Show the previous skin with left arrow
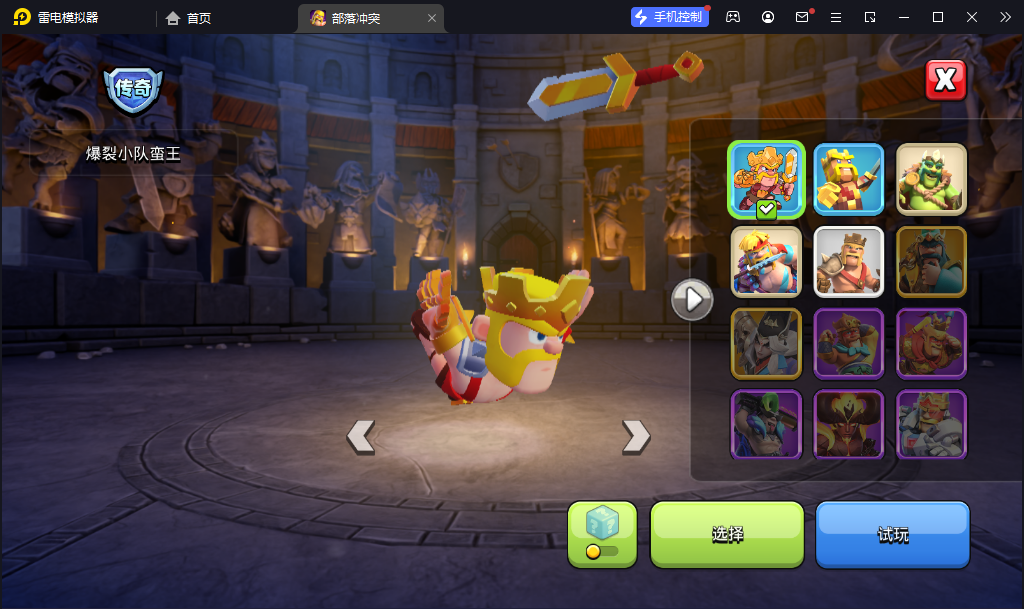The width and height of the screenshot is (1024, 609). tap(360, 436)
